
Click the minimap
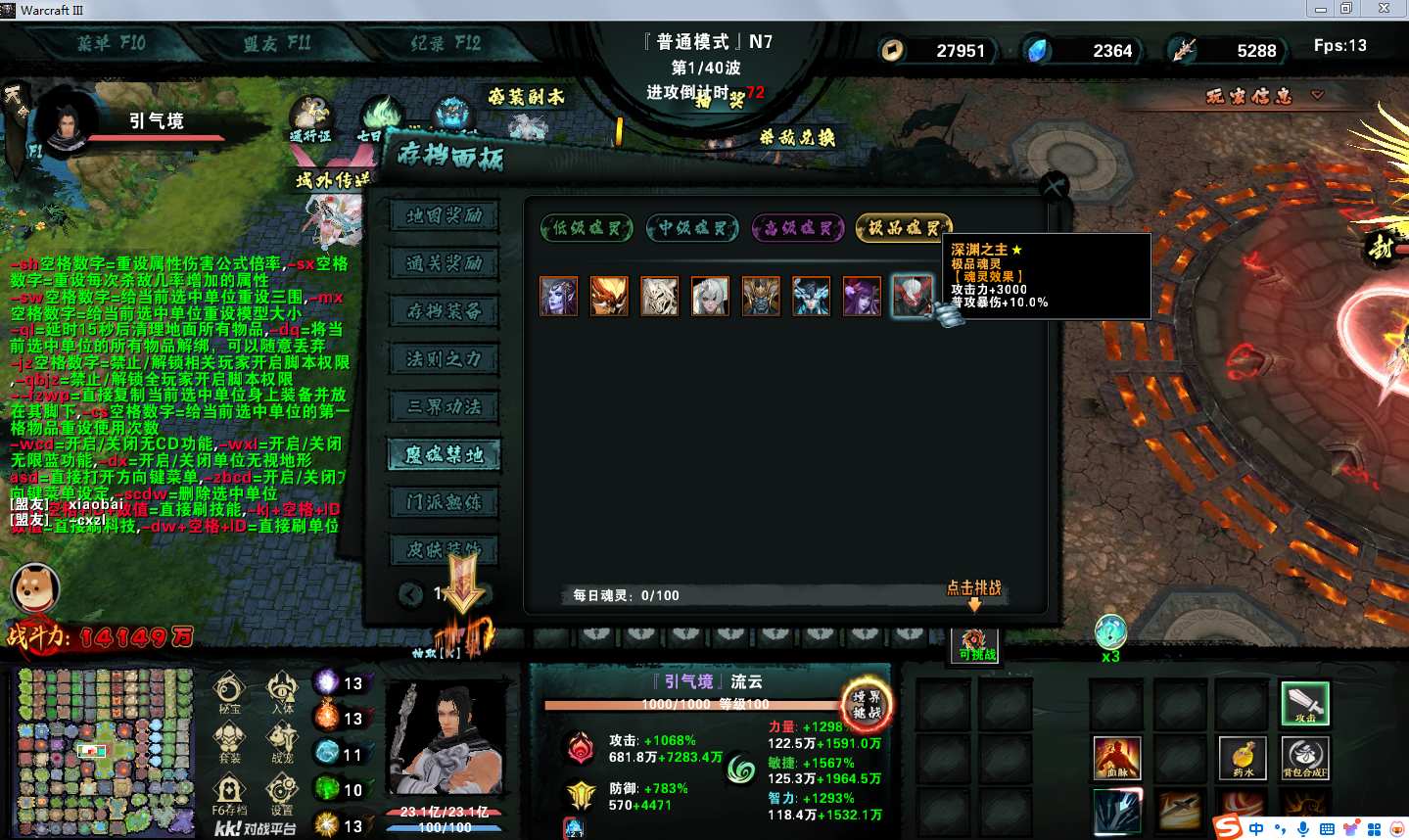click(x=105, y=751)
